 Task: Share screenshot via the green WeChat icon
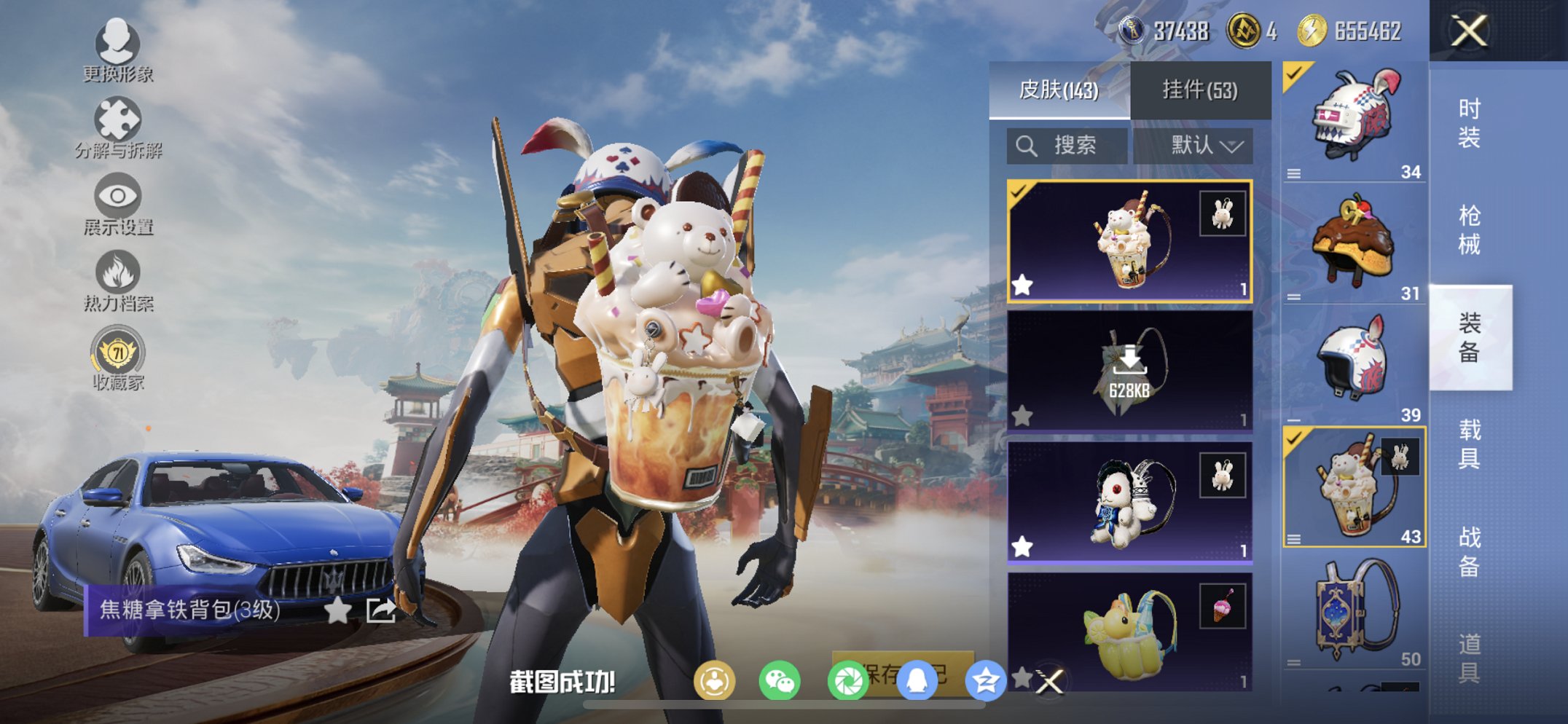pos(779,682)
